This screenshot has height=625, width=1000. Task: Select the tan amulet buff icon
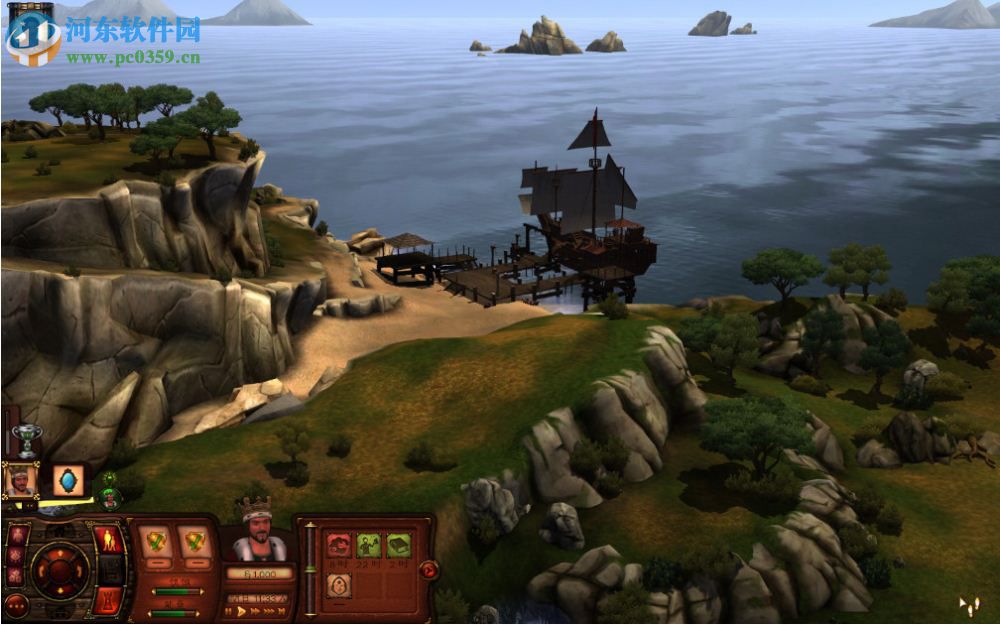point(339,586)
